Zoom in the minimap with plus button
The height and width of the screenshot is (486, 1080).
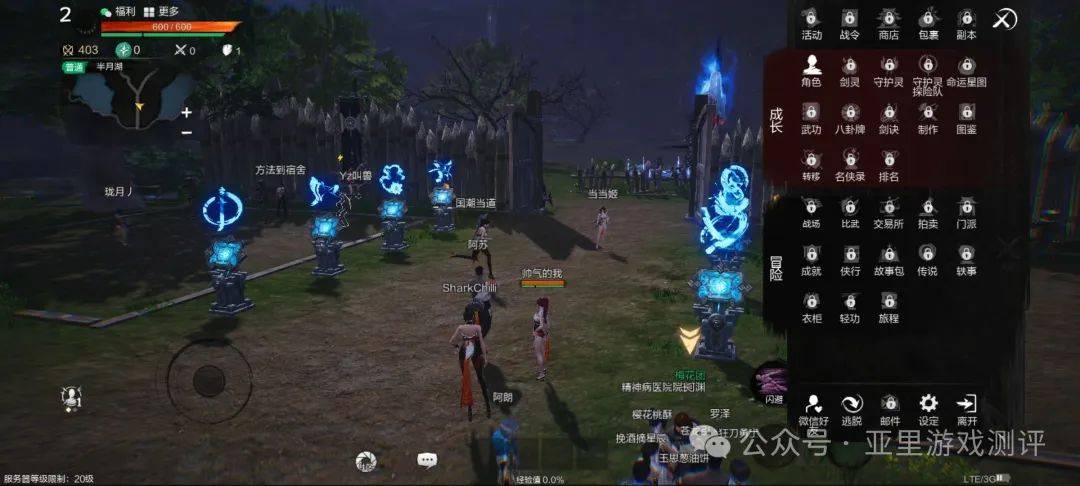pos(186,112)
